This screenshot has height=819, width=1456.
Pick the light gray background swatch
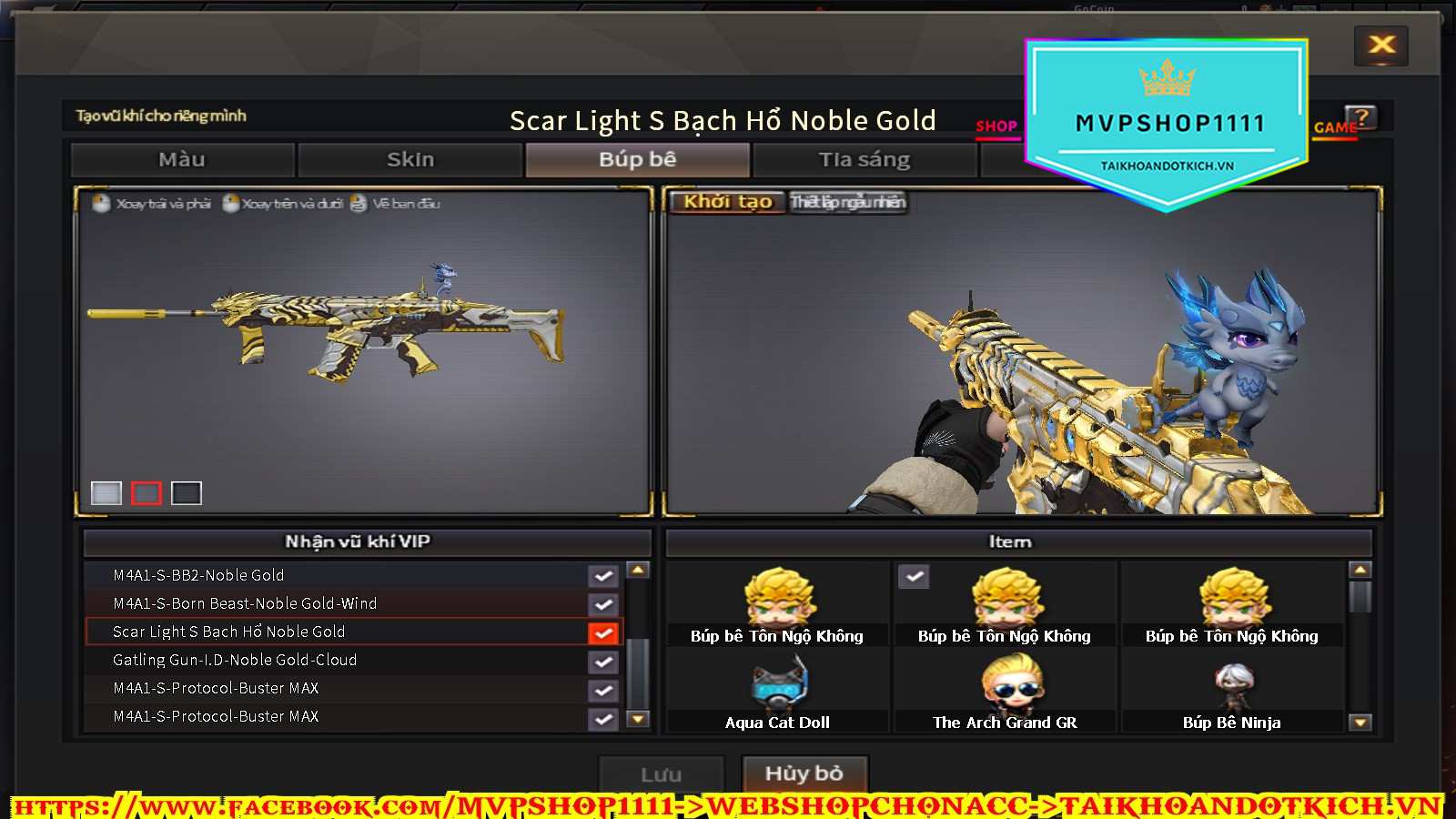[106, 493]
